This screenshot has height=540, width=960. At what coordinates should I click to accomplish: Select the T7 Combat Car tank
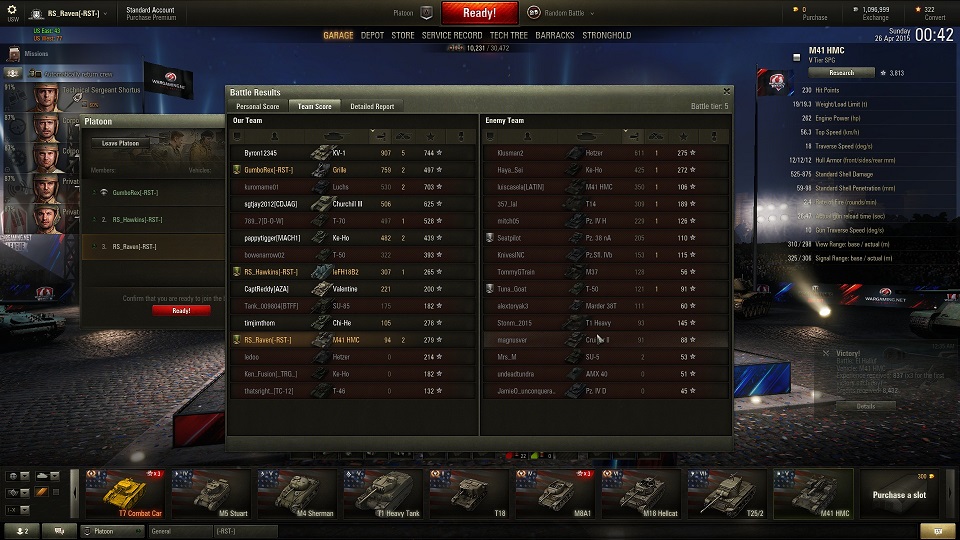pyautogui.click(x=125, y=493)
